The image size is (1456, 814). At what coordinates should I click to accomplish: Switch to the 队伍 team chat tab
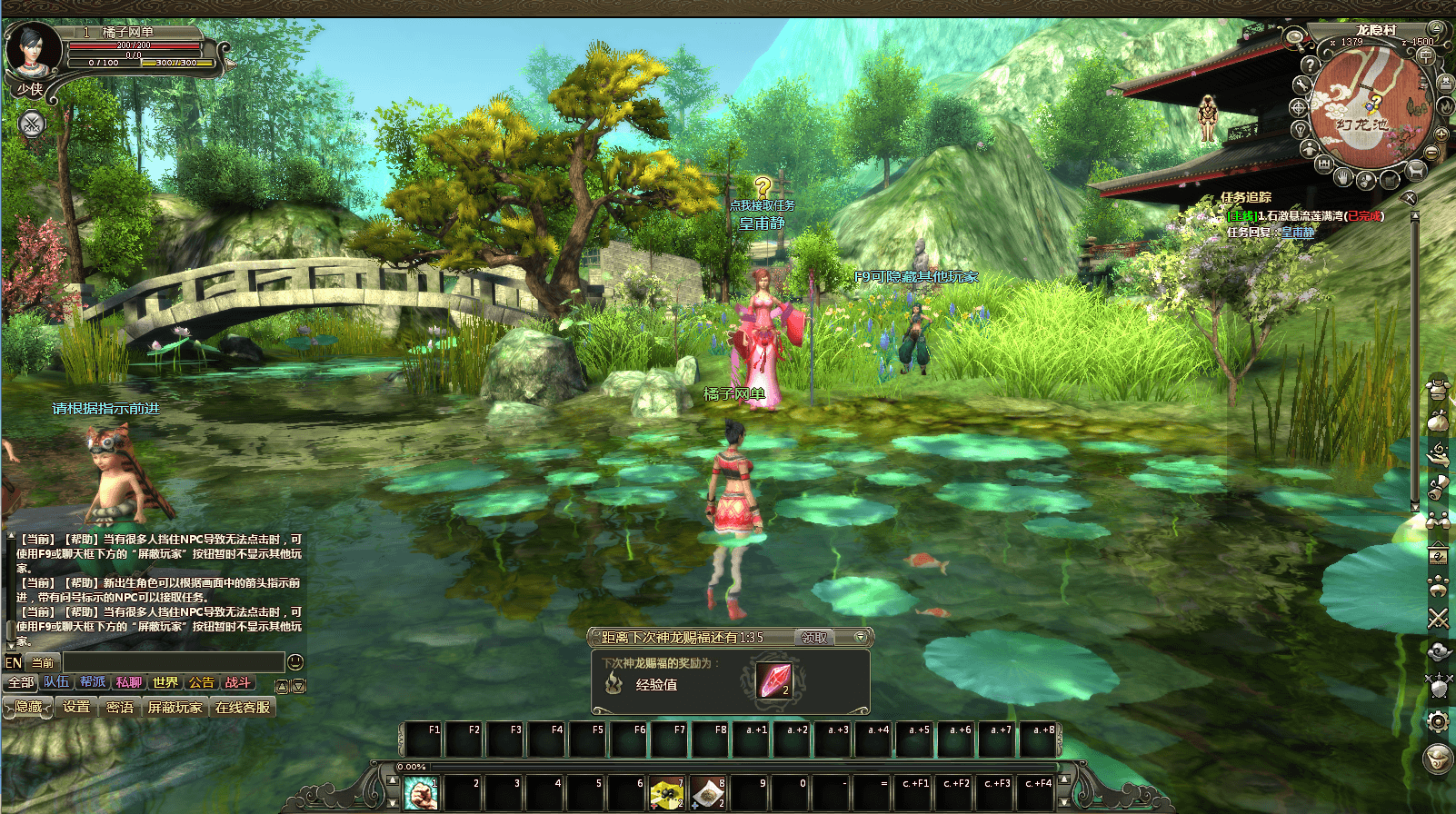point(56,682)
